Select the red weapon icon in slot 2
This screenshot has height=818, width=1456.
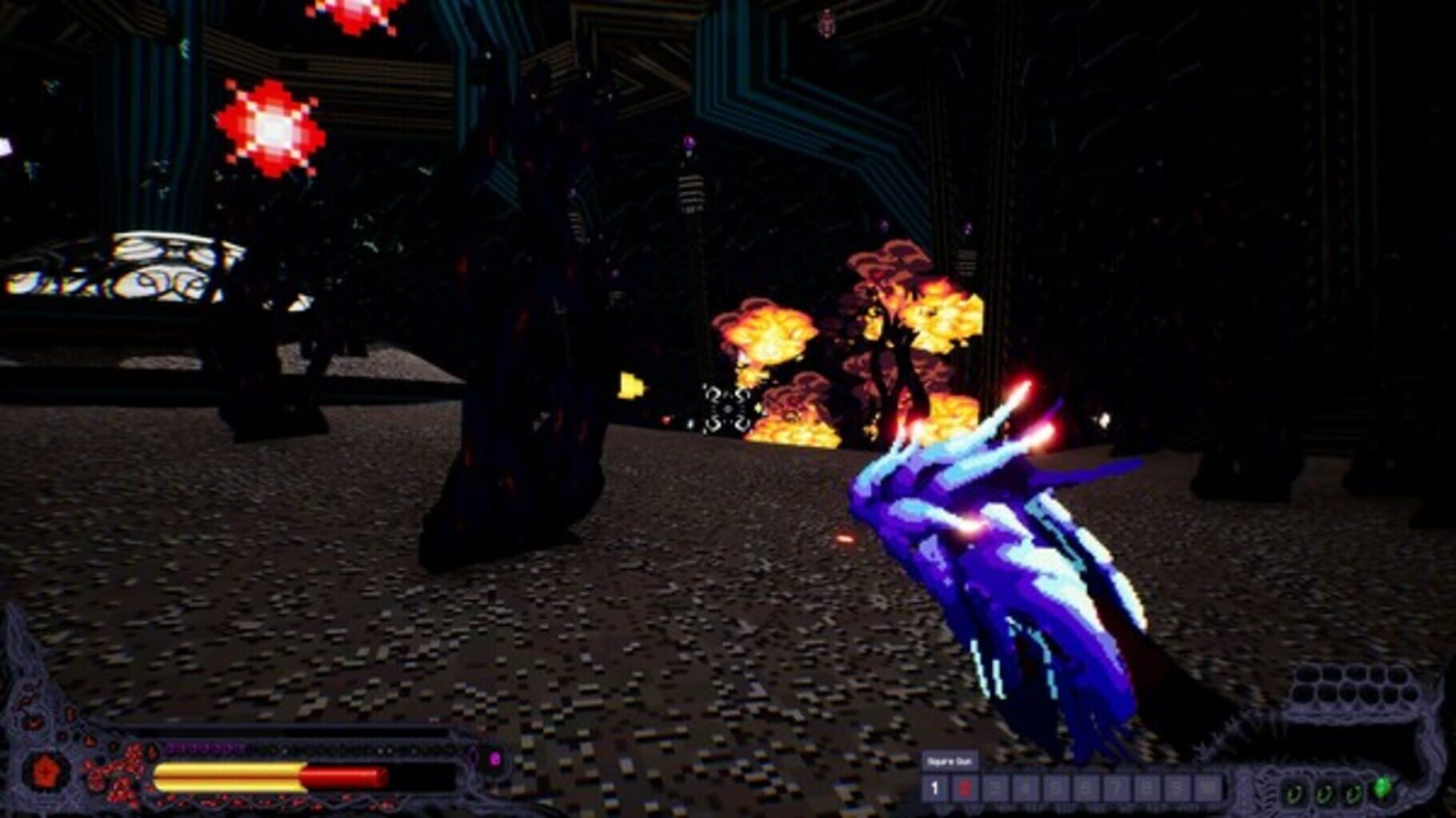pos(966,788)
